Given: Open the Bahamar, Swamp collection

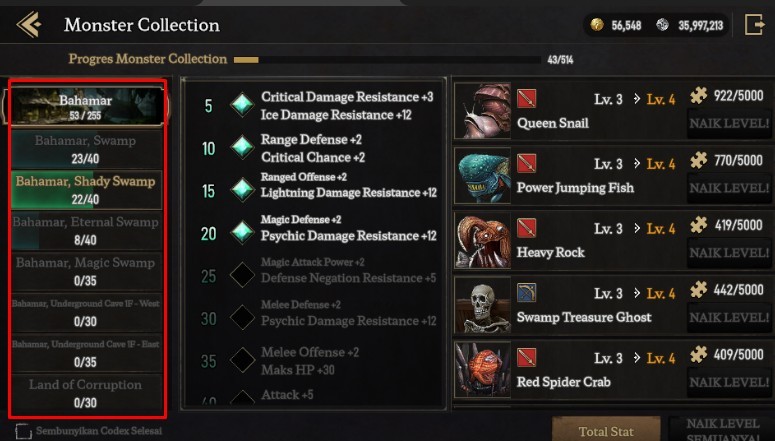Looking at the screenshot, I should click(x=86, y=149).
